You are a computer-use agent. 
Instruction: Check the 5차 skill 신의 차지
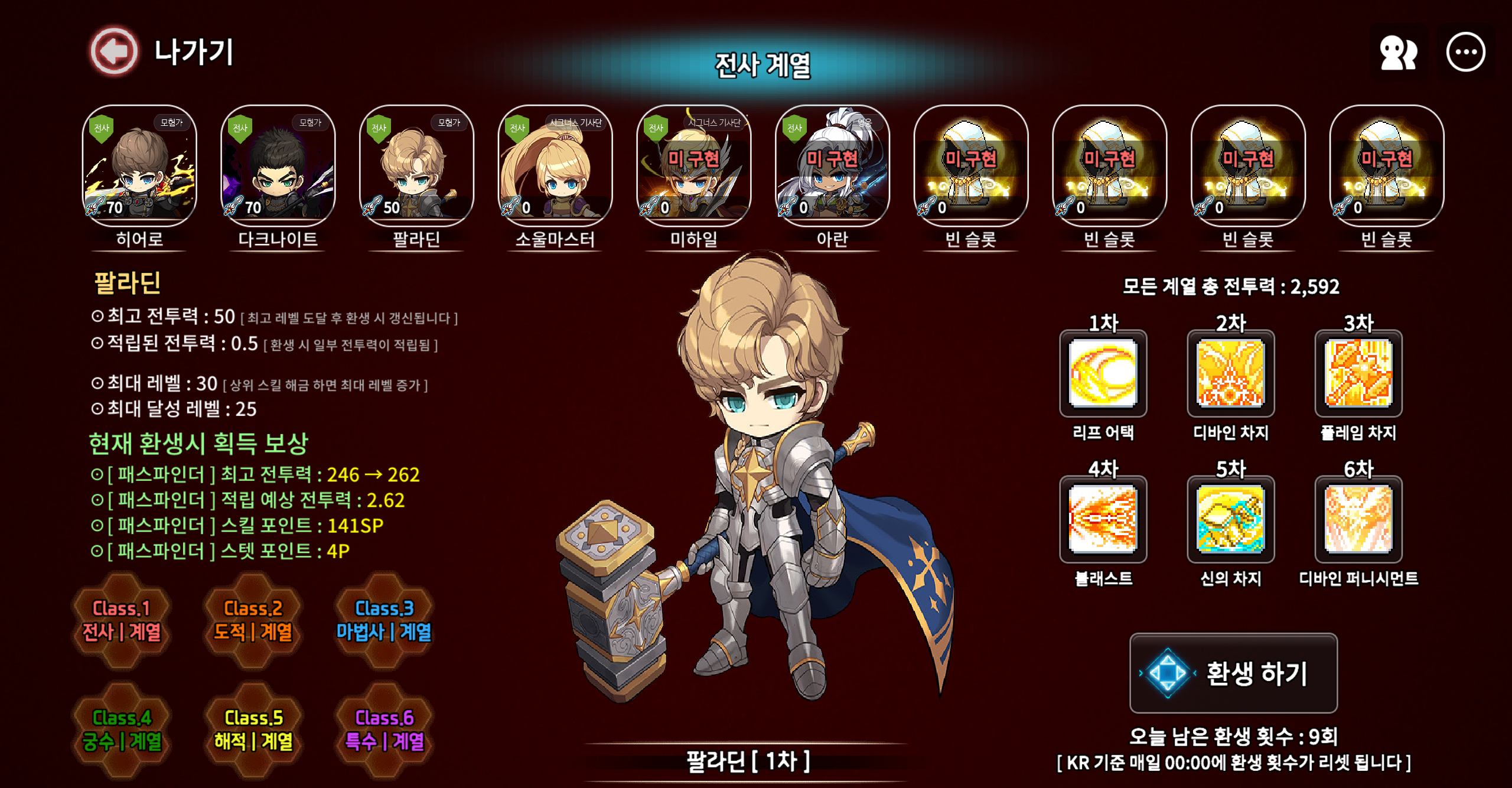click(x=1231, y=519)
